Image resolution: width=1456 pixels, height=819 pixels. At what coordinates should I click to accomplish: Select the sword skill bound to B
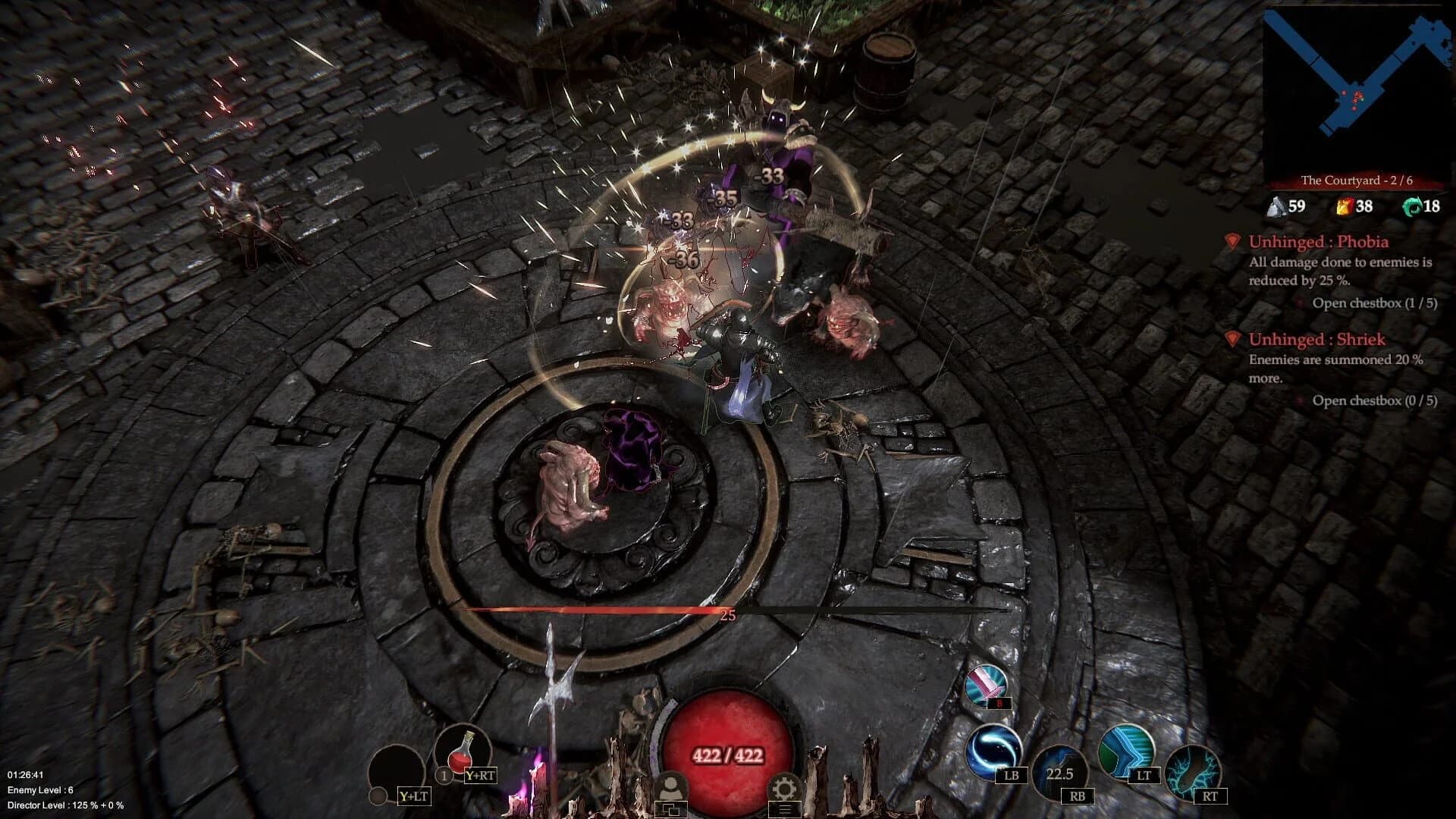984,683
